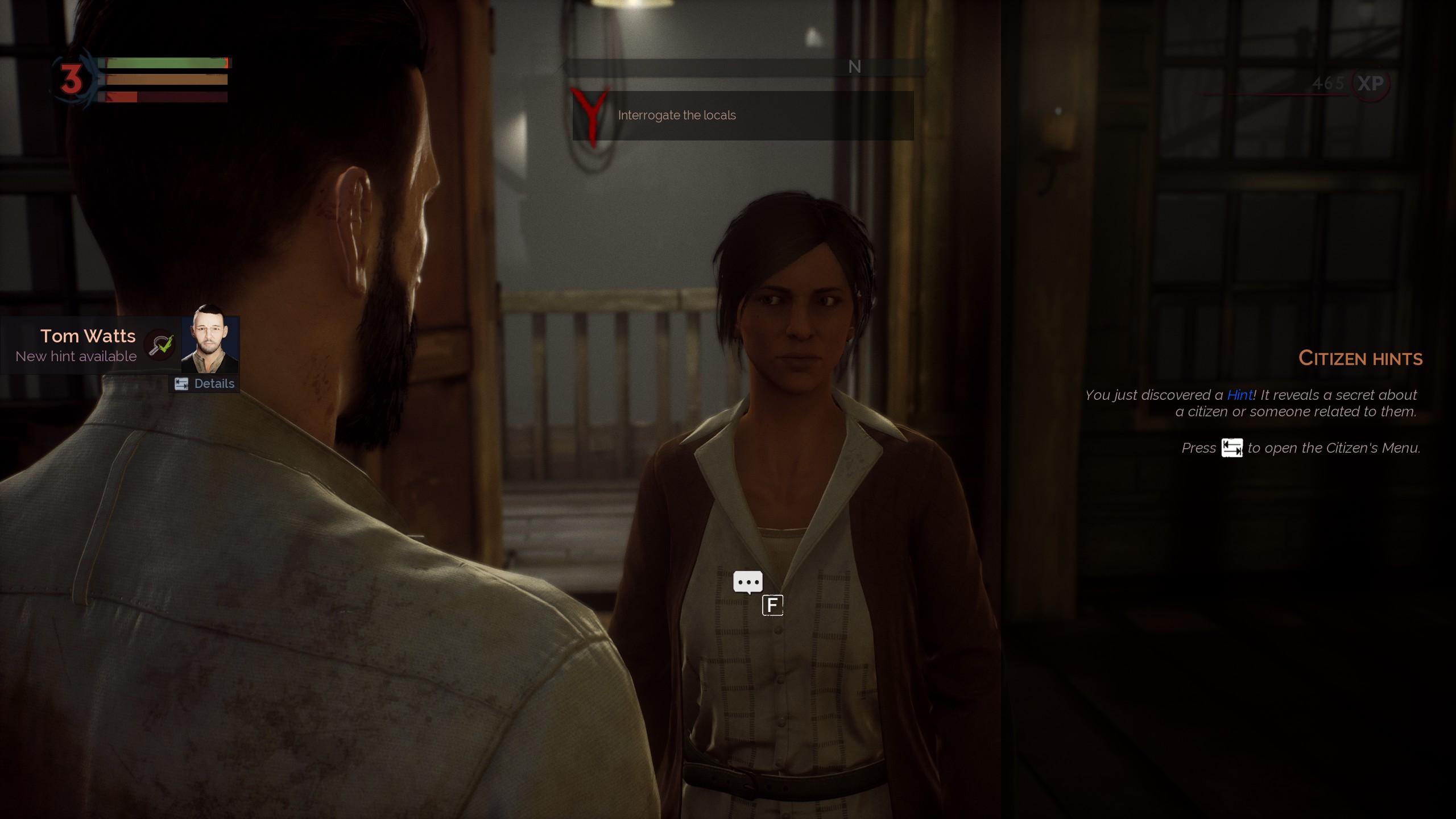Image resolution: width=1456 pixels, height=819 pixels.
Task: Click the blue Hint link in tutorial
Action: click(1239, 395)
